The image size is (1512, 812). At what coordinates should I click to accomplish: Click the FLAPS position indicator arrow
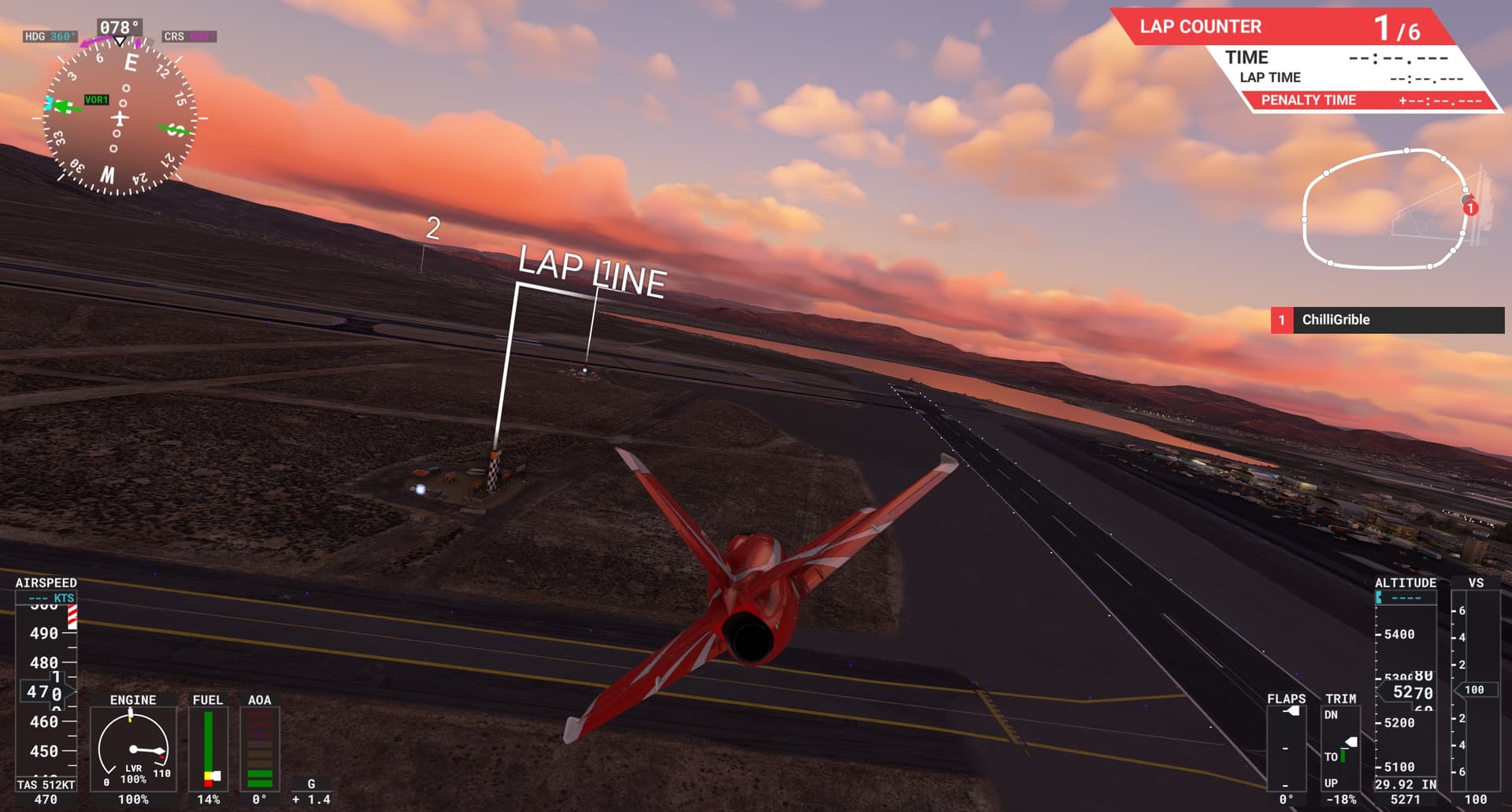coord(1291,711)
